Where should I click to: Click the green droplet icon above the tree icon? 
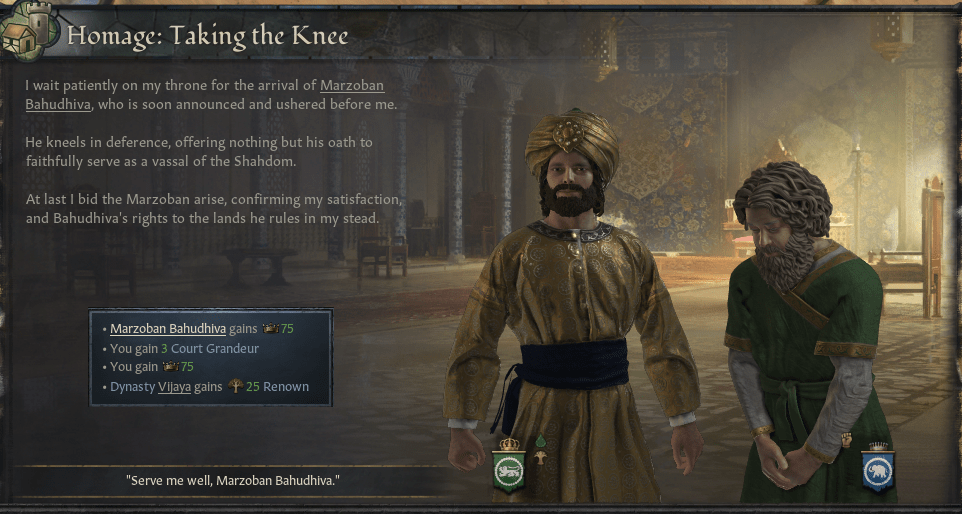click(540, 440)
